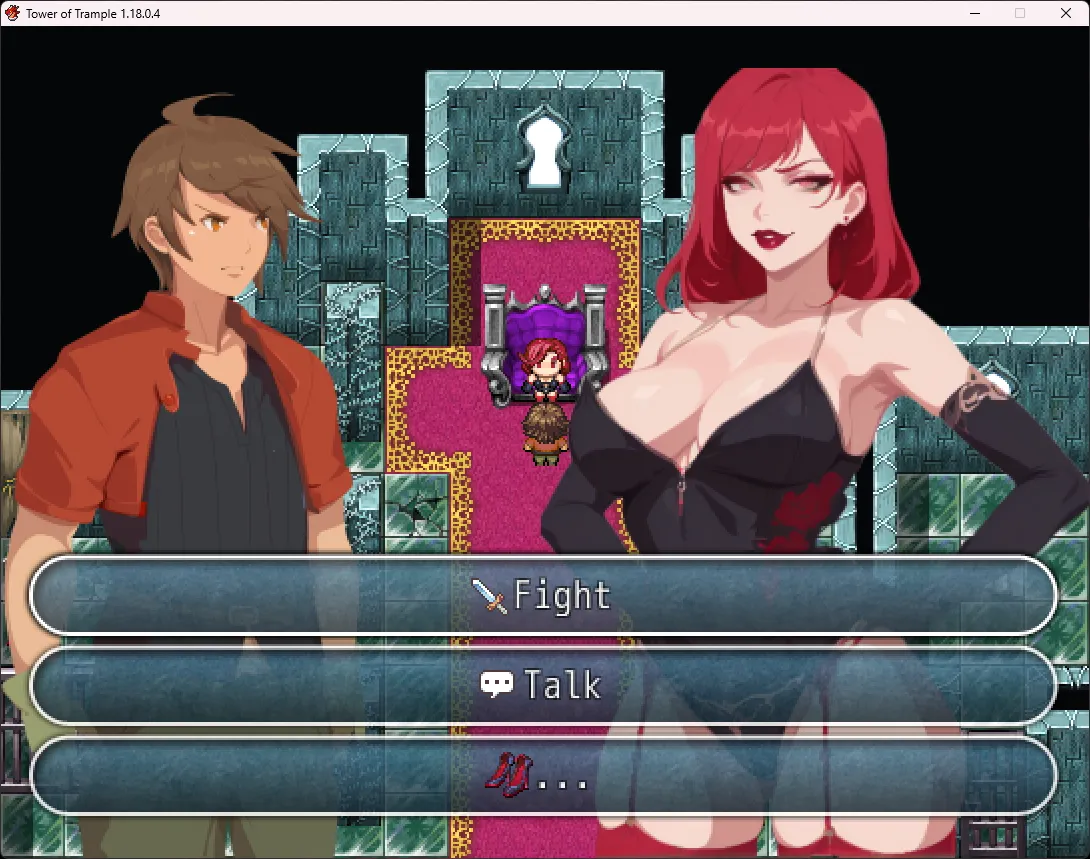Close the Tower of Trample window

(1065, 13)
